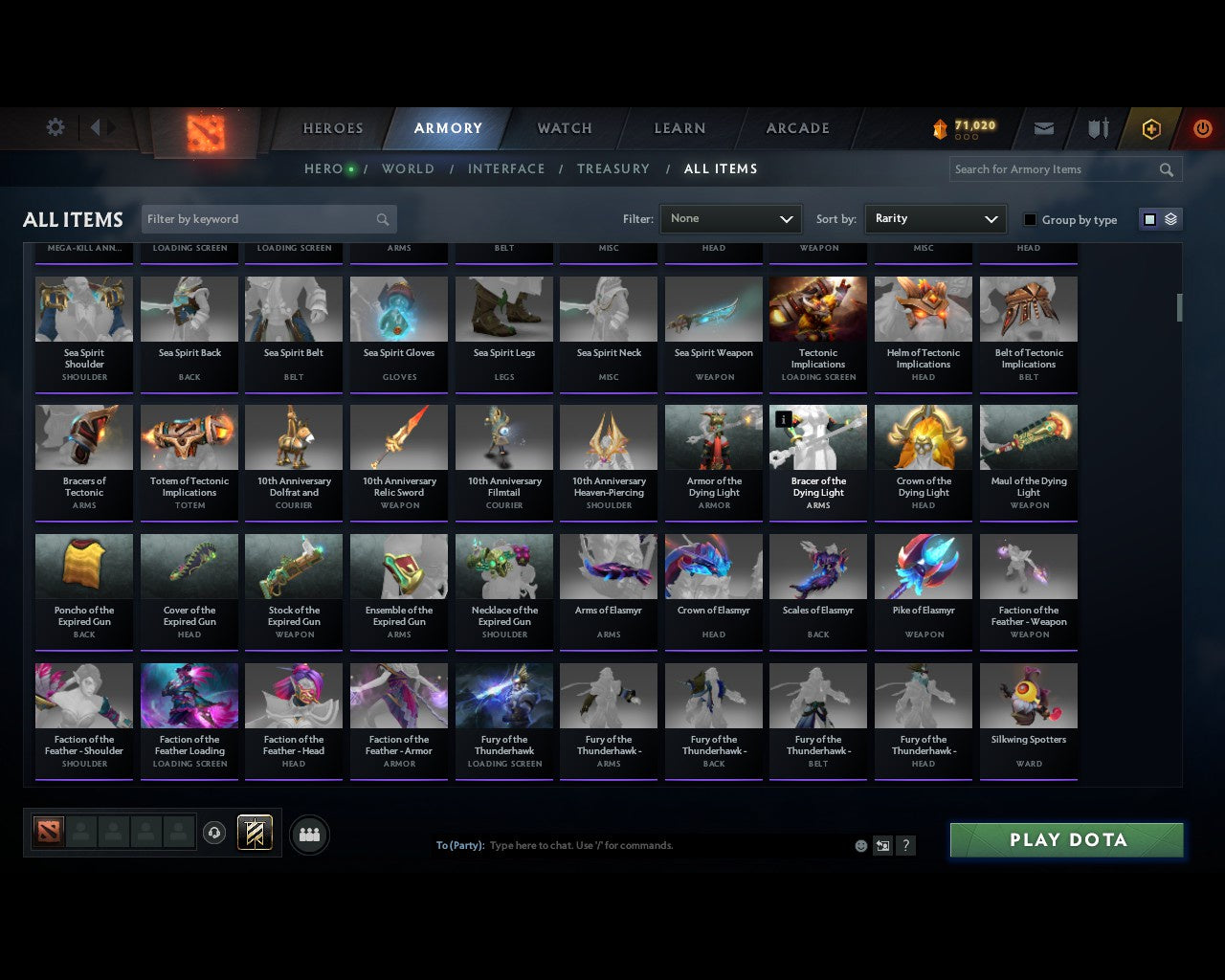Image resolution: width=1225 pixels, height=980 pixels.
Task: Open the mail envelope icon
Action: 1043,128
